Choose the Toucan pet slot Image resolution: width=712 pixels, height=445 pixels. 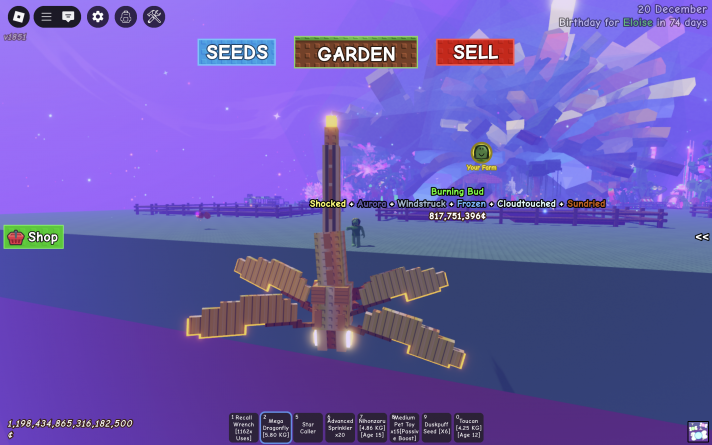(468, 428)
